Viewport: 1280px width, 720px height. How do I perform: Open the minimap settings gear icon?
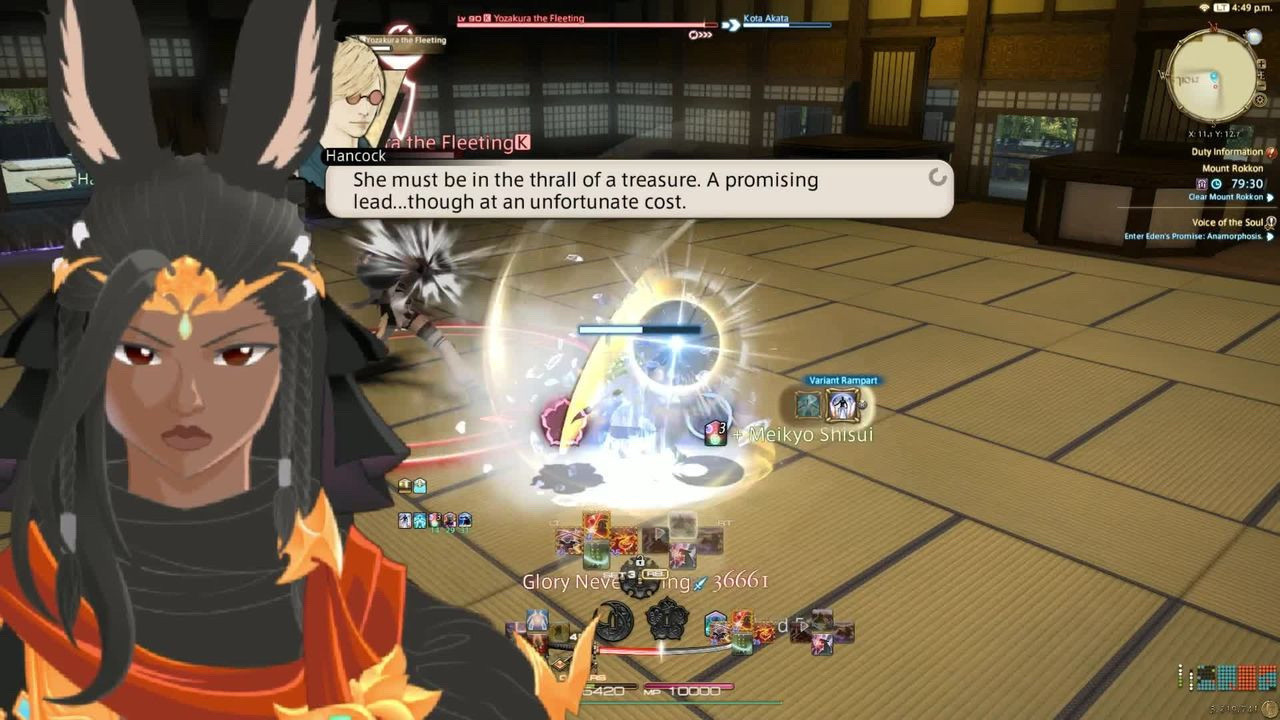1260,100
